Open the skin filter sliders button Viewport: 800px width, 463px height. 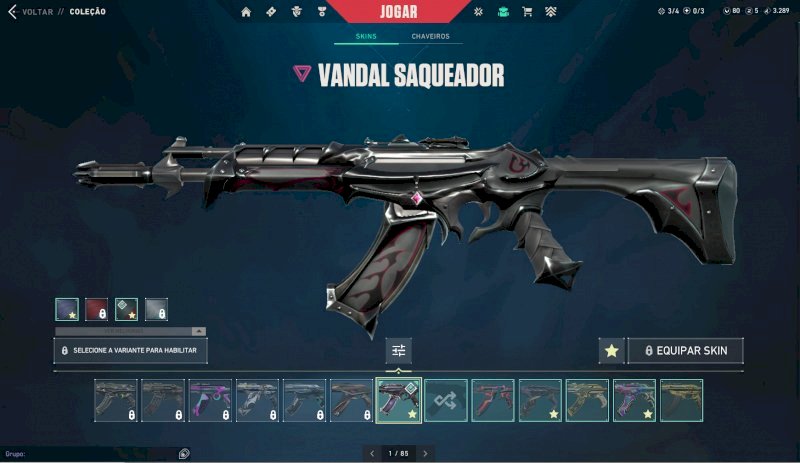399,350
